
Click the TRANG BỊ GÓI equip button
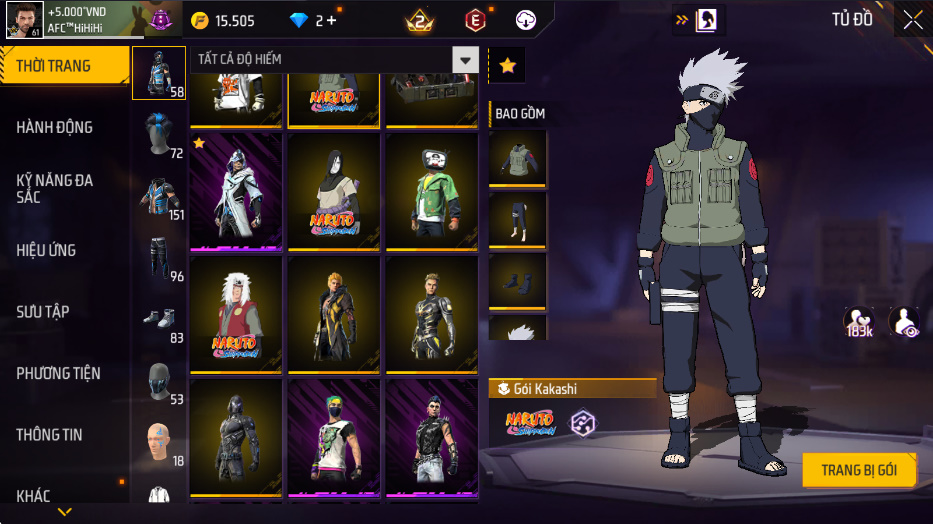[859, 470]
